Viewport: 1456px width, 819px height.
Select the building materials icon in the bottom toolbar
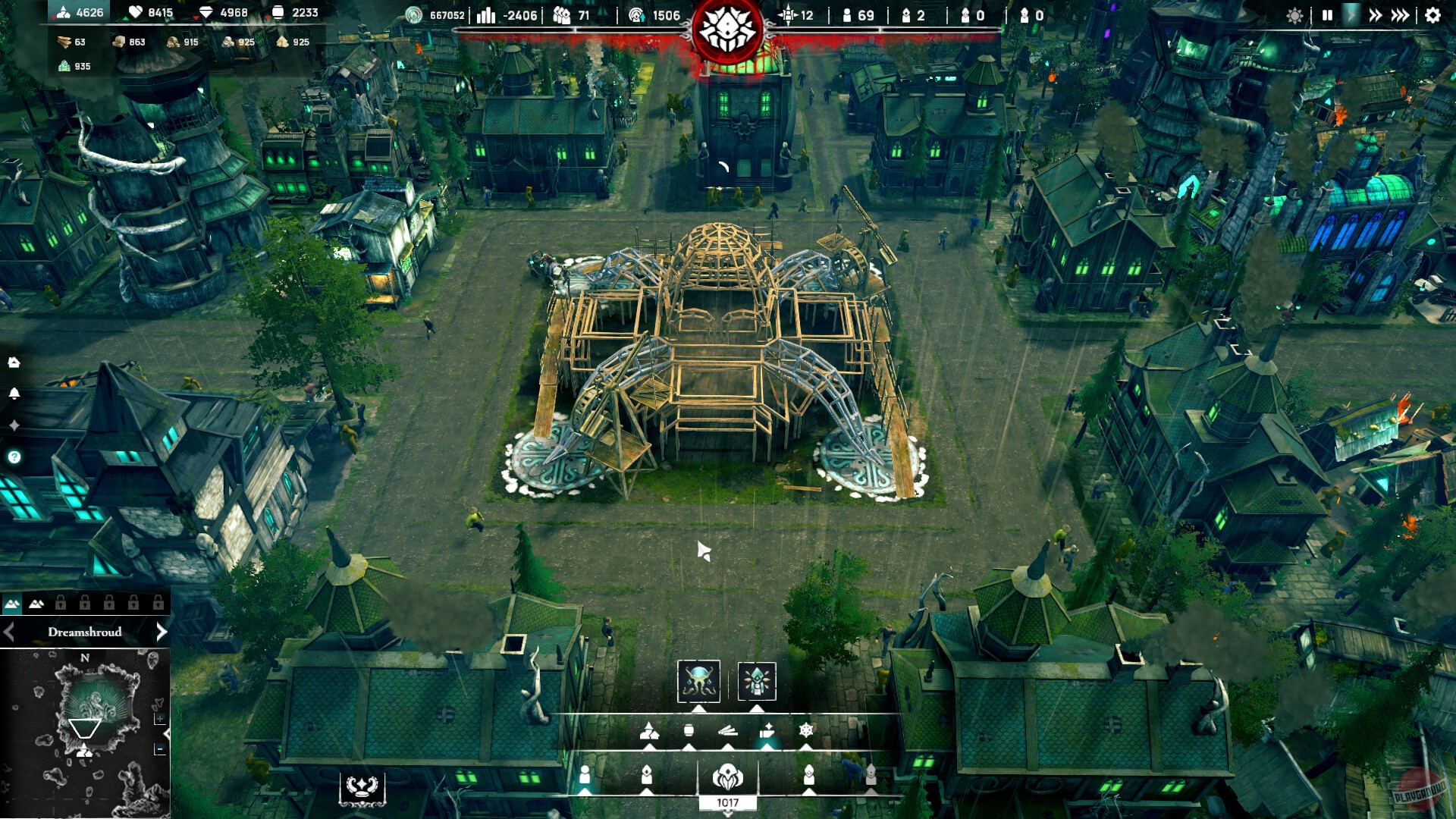pyautogui.click(x=649, y=731)
